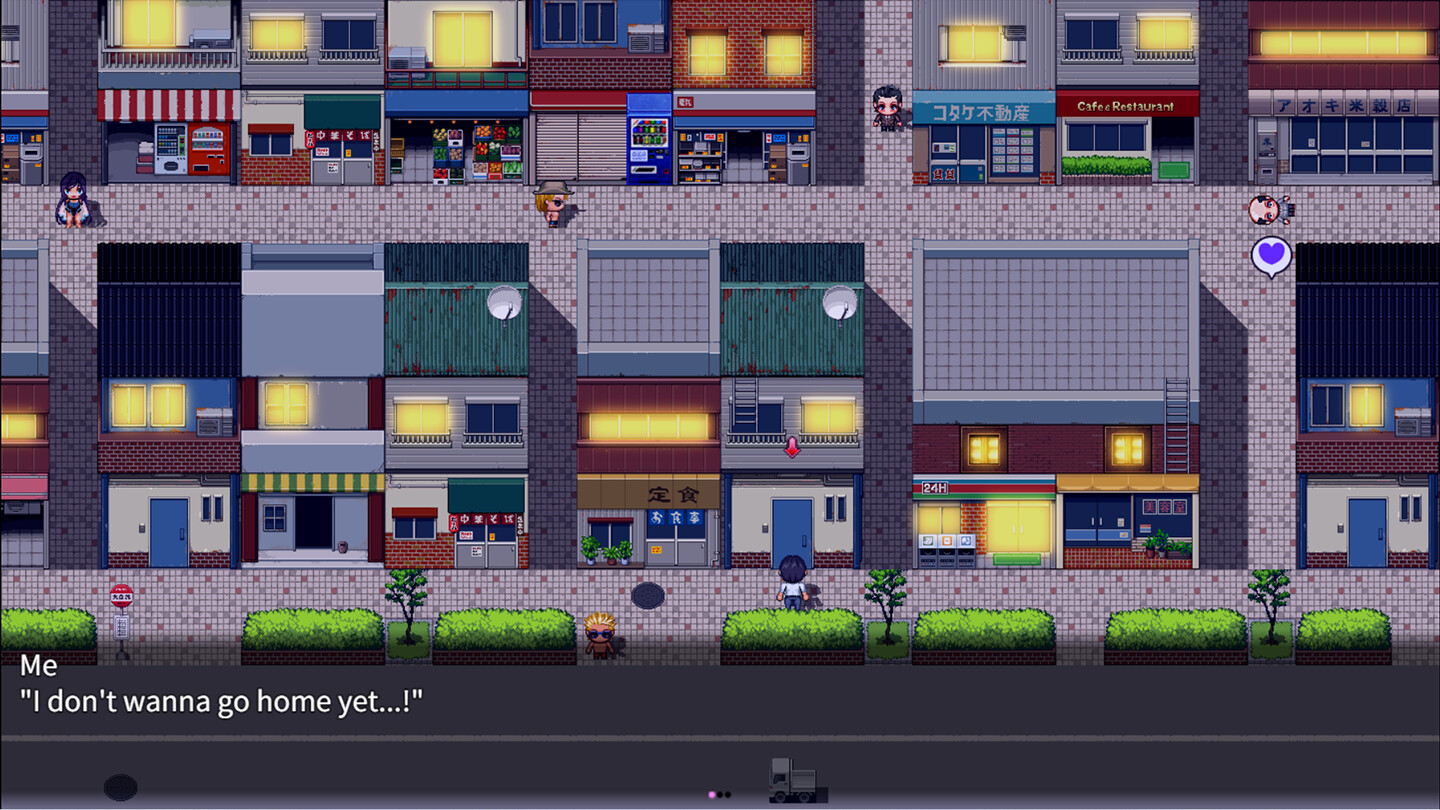
Task: Select the manhole cover near the hedge
Action: tap(648, 595)
